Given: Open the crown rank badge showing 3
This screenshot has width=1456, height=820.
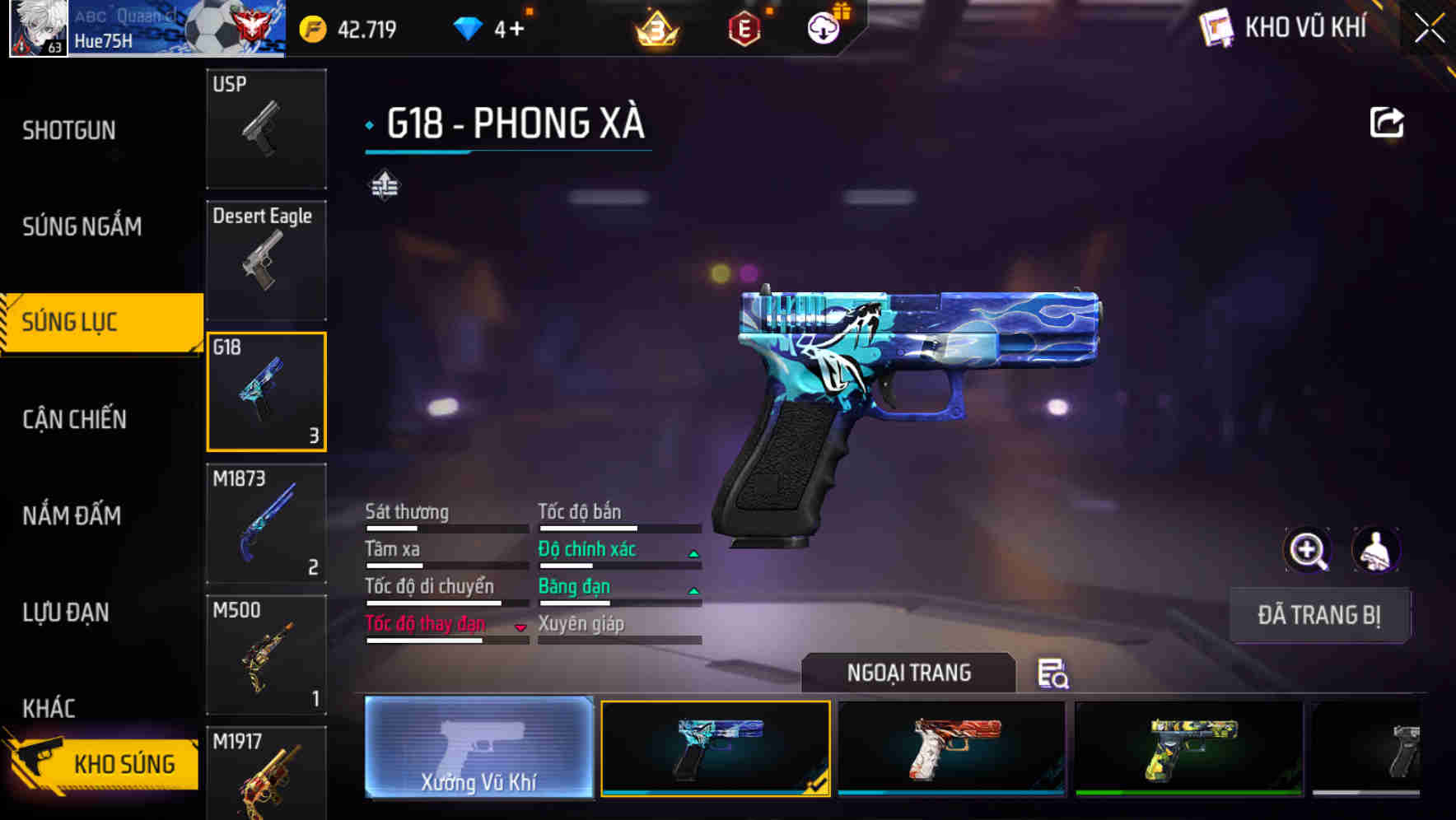Looking at the screenshot, I should tap(658, 30).
